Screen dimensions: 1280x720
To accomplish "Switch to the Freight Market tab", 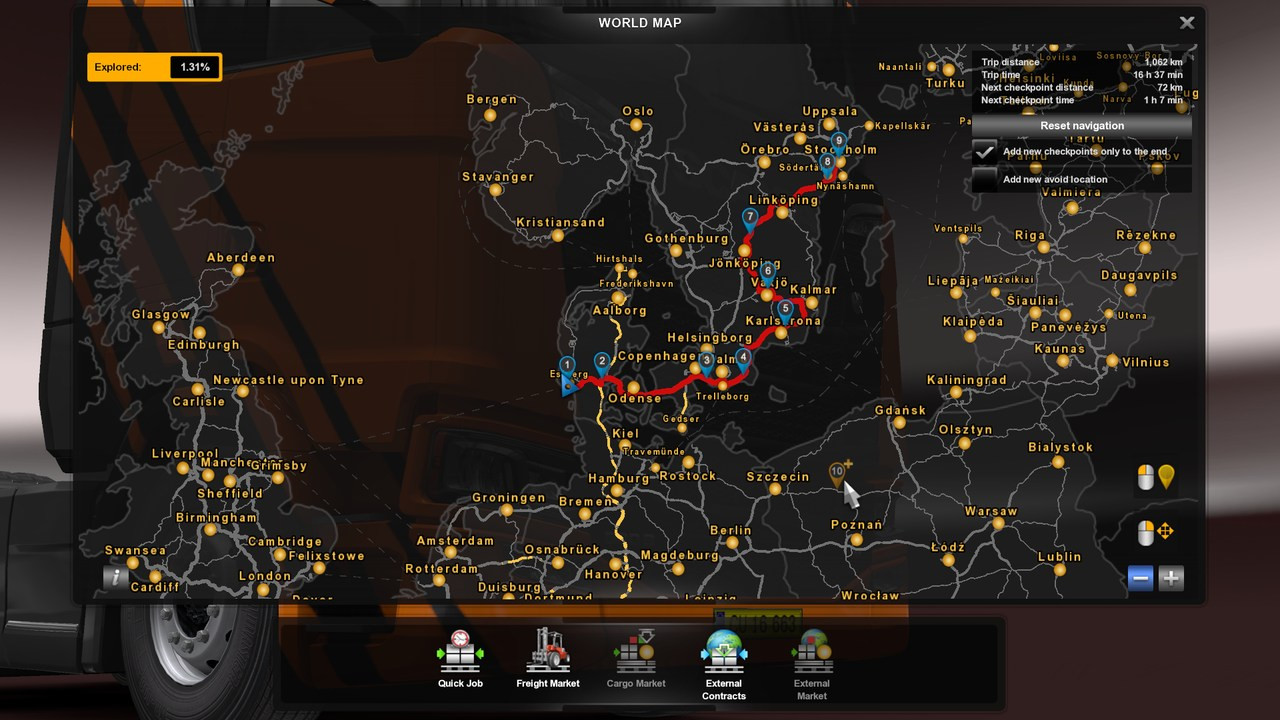I will (548, 650).
